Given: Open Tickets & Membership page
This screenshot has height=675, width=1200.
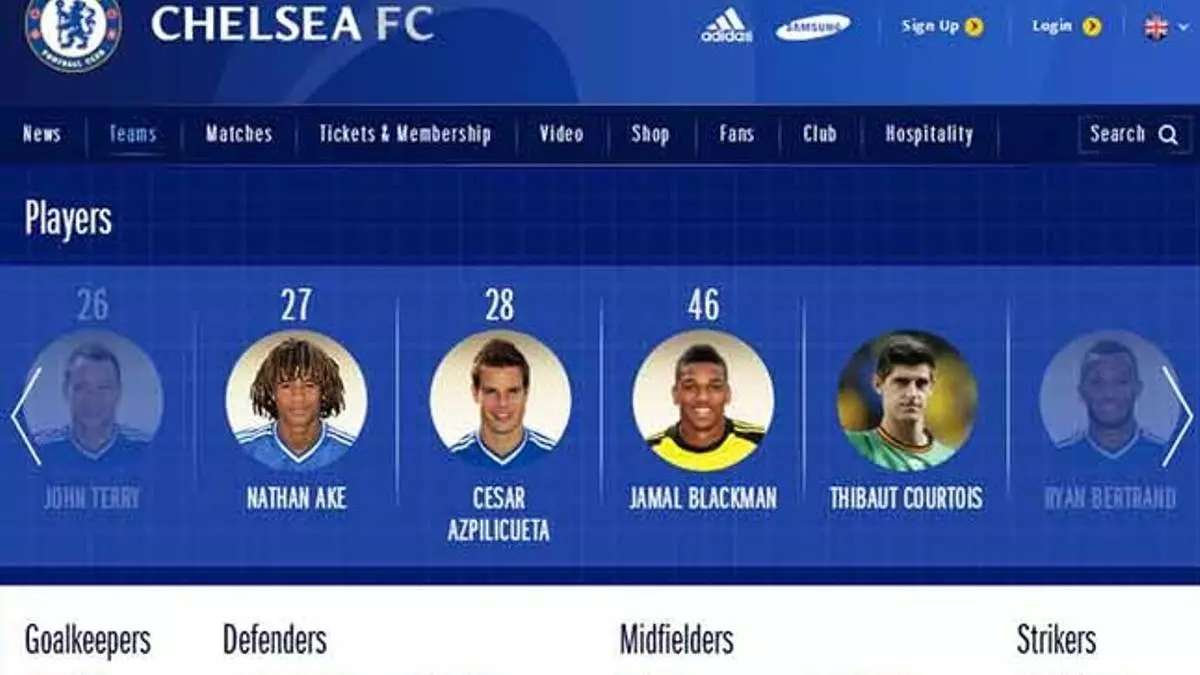Looking at the screenshot, I should (405, 134).
